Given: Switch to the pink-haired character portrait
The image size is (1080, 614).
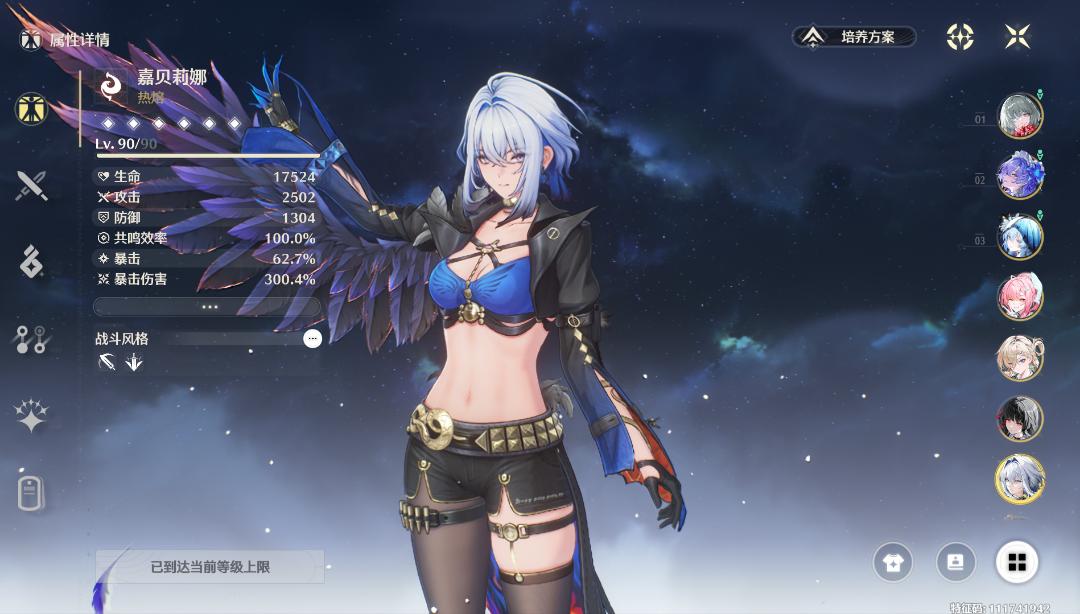Looking at the screenshot, I should (x=1020, y=297).
